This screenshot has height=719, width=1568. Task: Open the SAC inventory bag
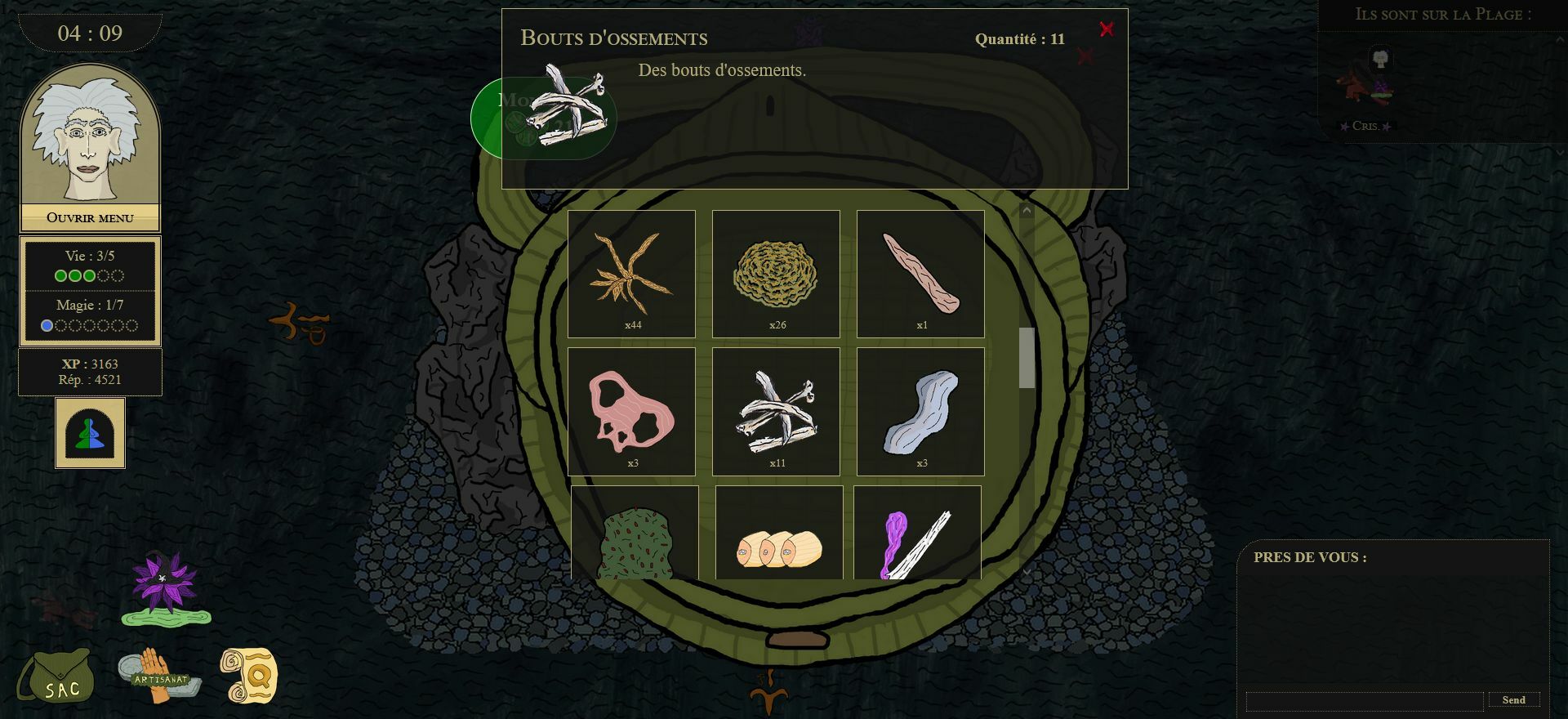61,678
